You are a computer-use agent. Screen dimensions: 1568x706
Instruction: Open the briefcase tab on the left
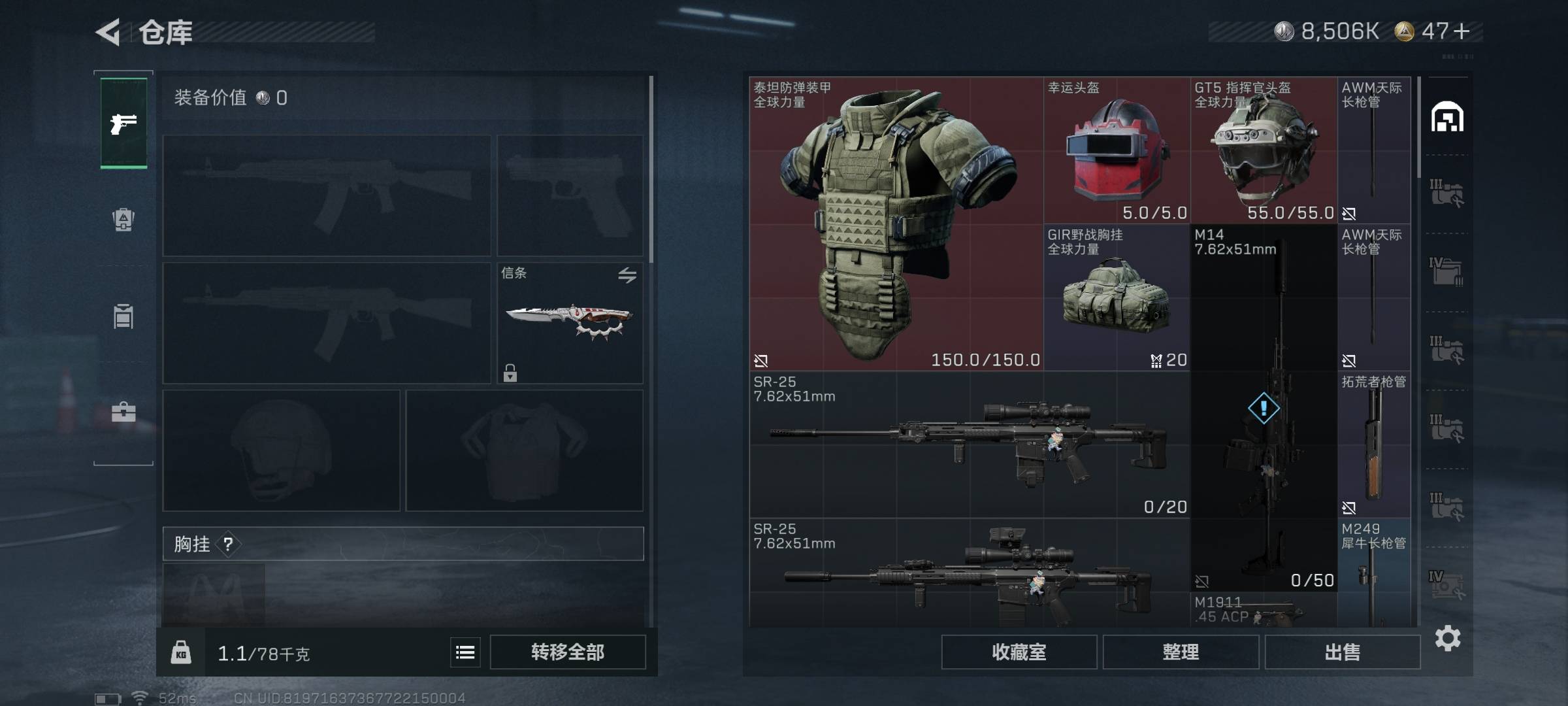click(123, 412)
